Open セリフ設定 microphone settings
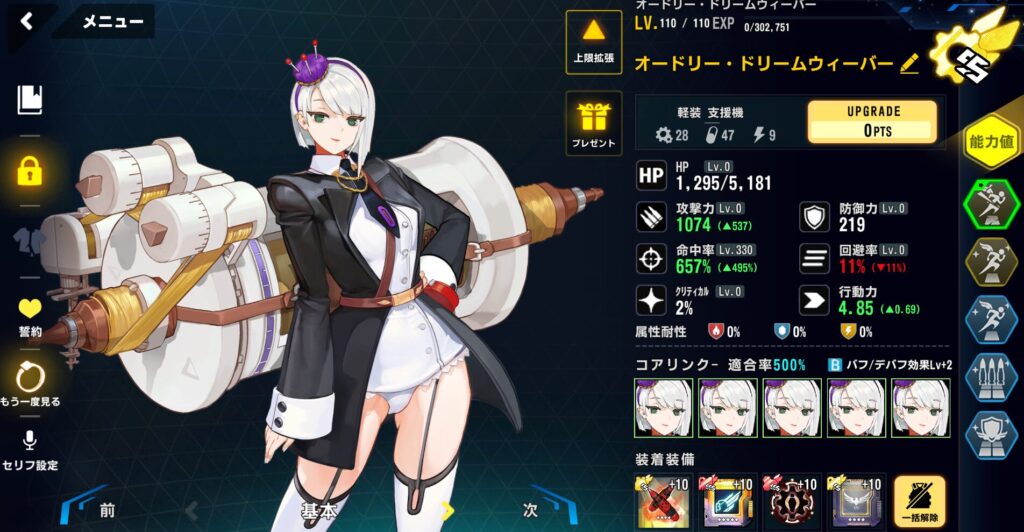Image resolution: width=1024 pixels, height=532 pixels. pos(30,449)
